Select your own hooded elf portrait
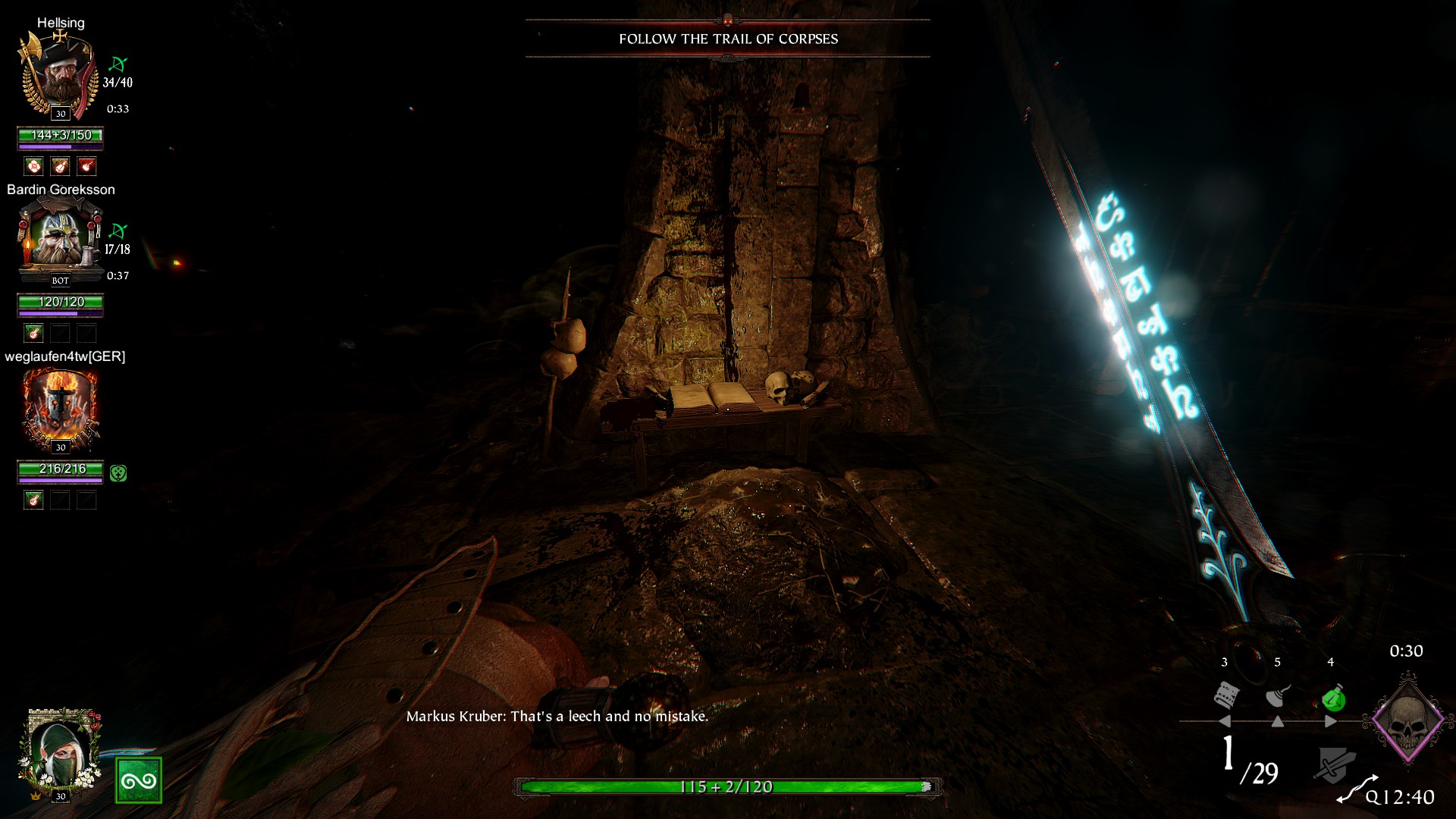Viewport: 1456px width, 819px height. pyautogui.click(x=59, y=749)
